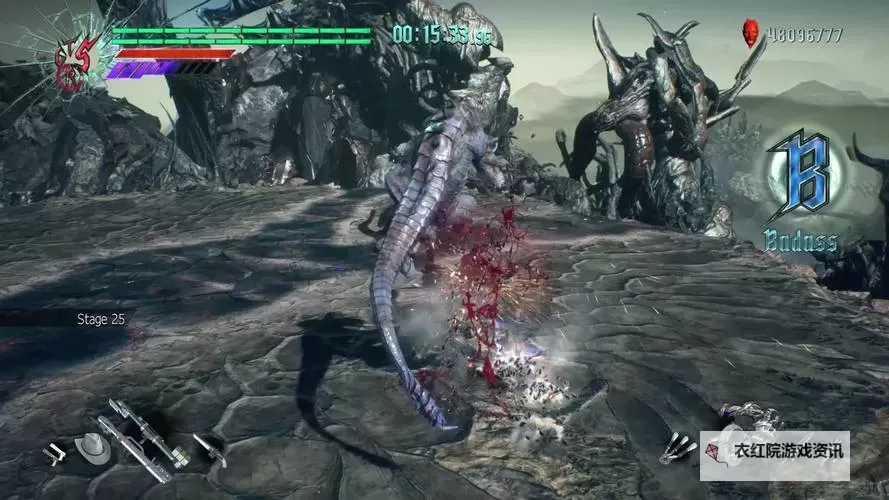
Task: Click the red orb currency icon
Action: (x=750, y=35)
